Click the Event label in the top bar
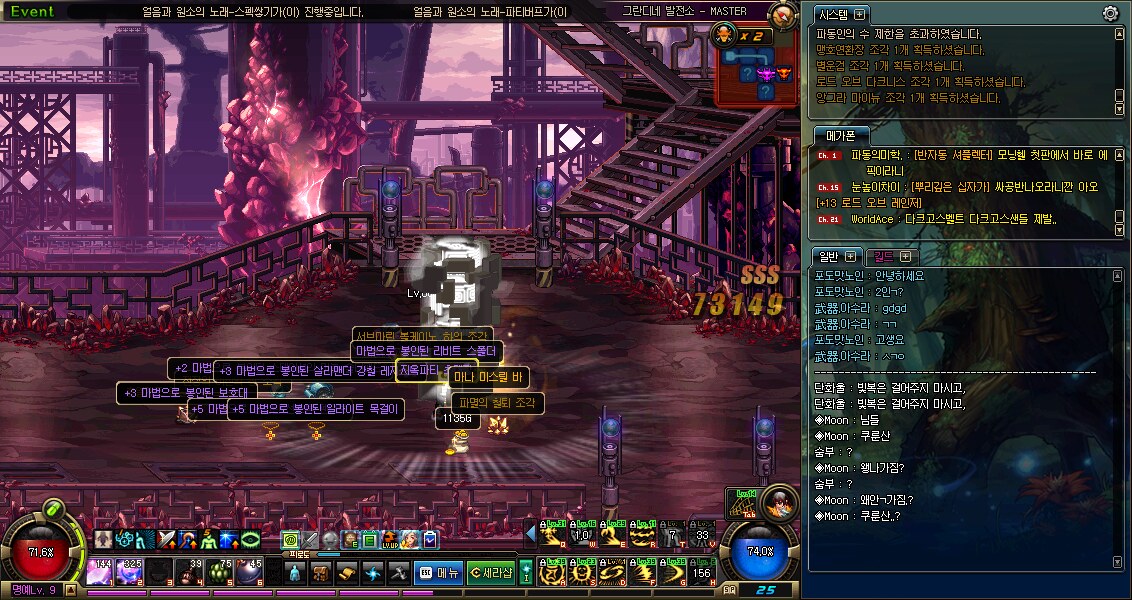This screenshot has height=600, width=1132. [x=32, y=12]
